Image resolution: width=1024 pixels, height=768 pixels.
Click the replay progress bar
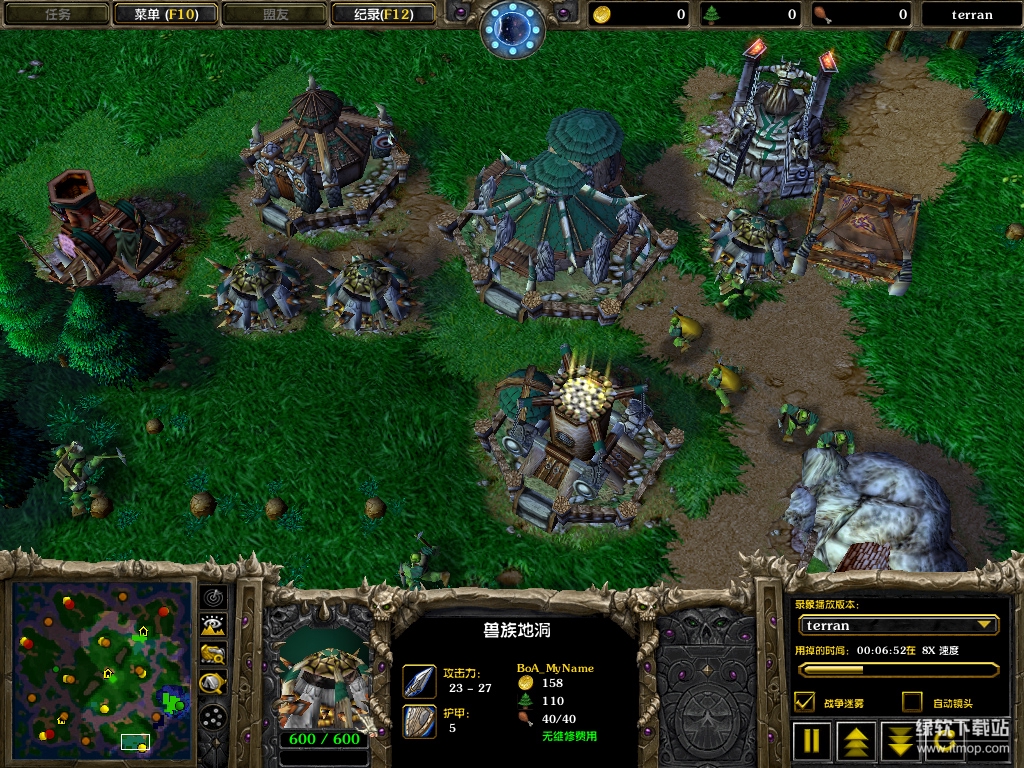[x=898, y=670]
